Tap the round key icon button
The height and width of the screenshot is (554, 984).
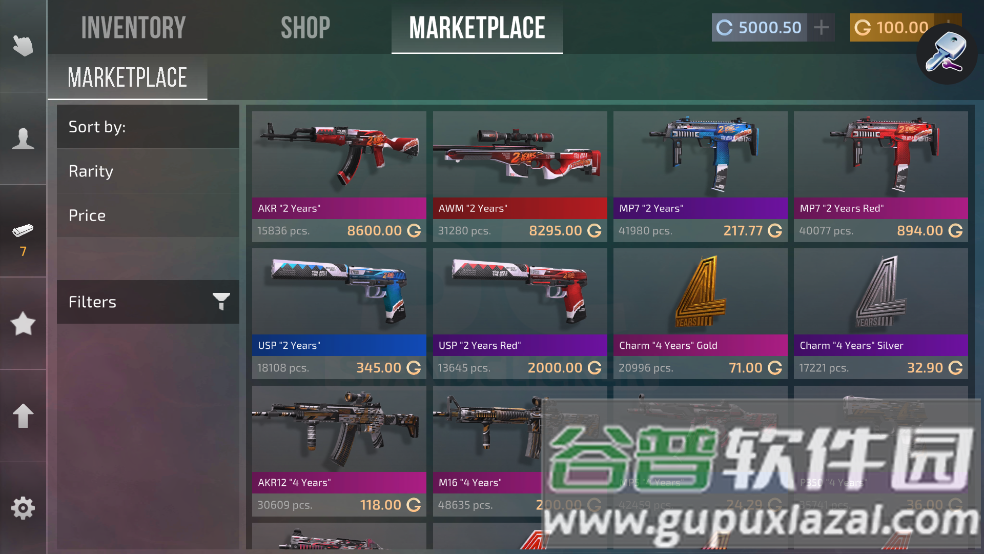pyautogui.click(x=945, y=50)
